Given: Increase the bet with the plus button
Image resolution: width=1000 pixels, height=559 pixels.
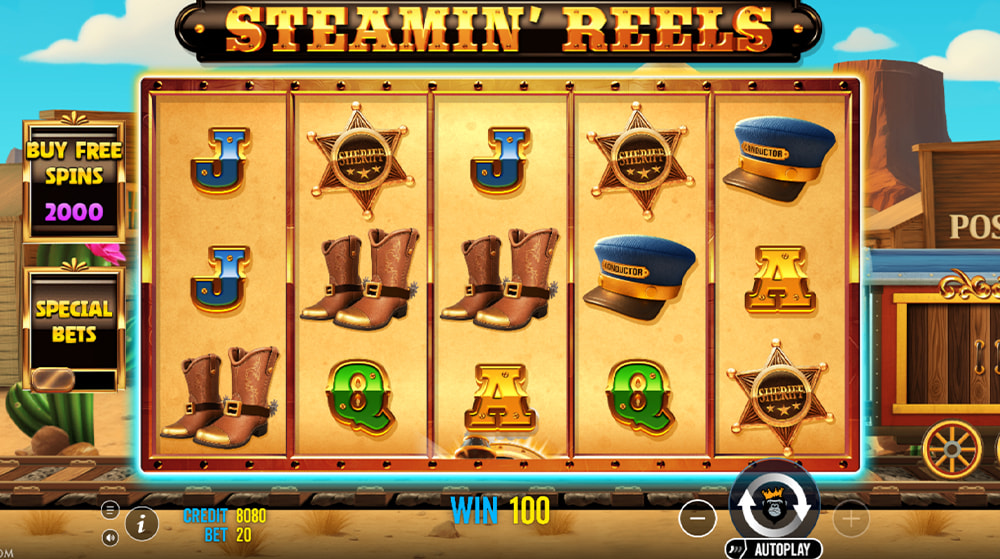Looking at the screenshot, I should (852, 518).
